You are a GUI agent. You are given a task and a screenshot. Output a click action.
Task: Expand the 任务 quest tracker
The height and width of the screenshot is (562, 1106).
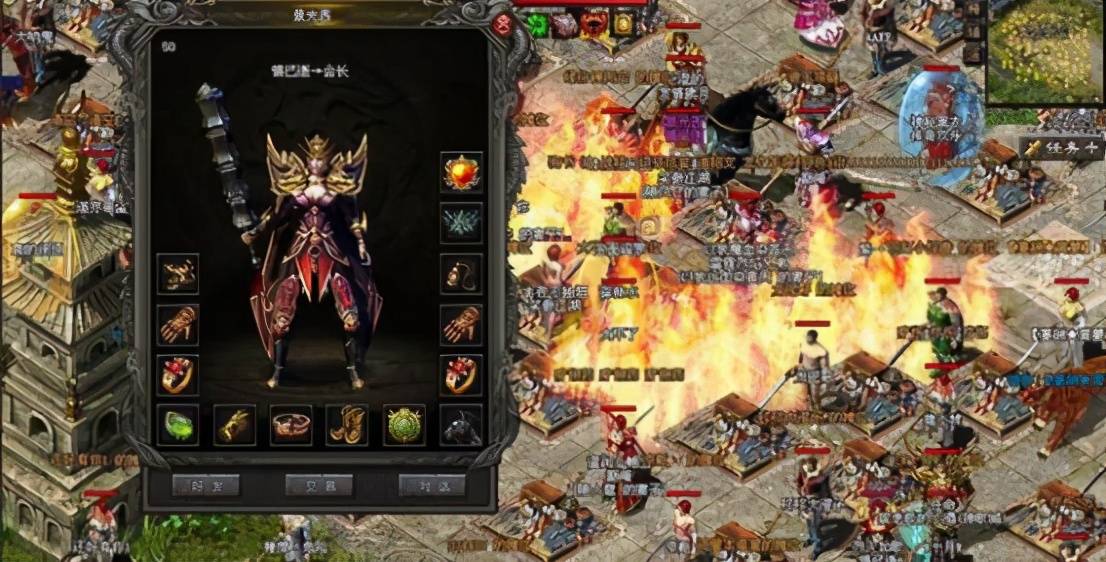(1061, 148)
